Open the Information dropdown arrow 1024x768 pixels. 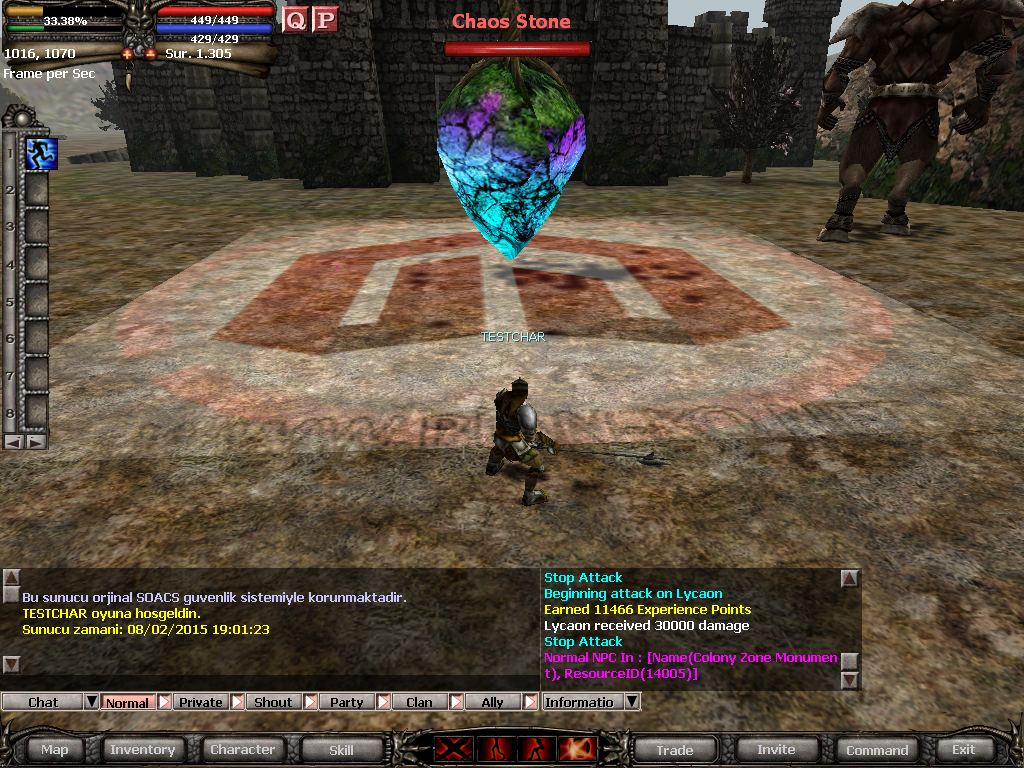[631, 702]
